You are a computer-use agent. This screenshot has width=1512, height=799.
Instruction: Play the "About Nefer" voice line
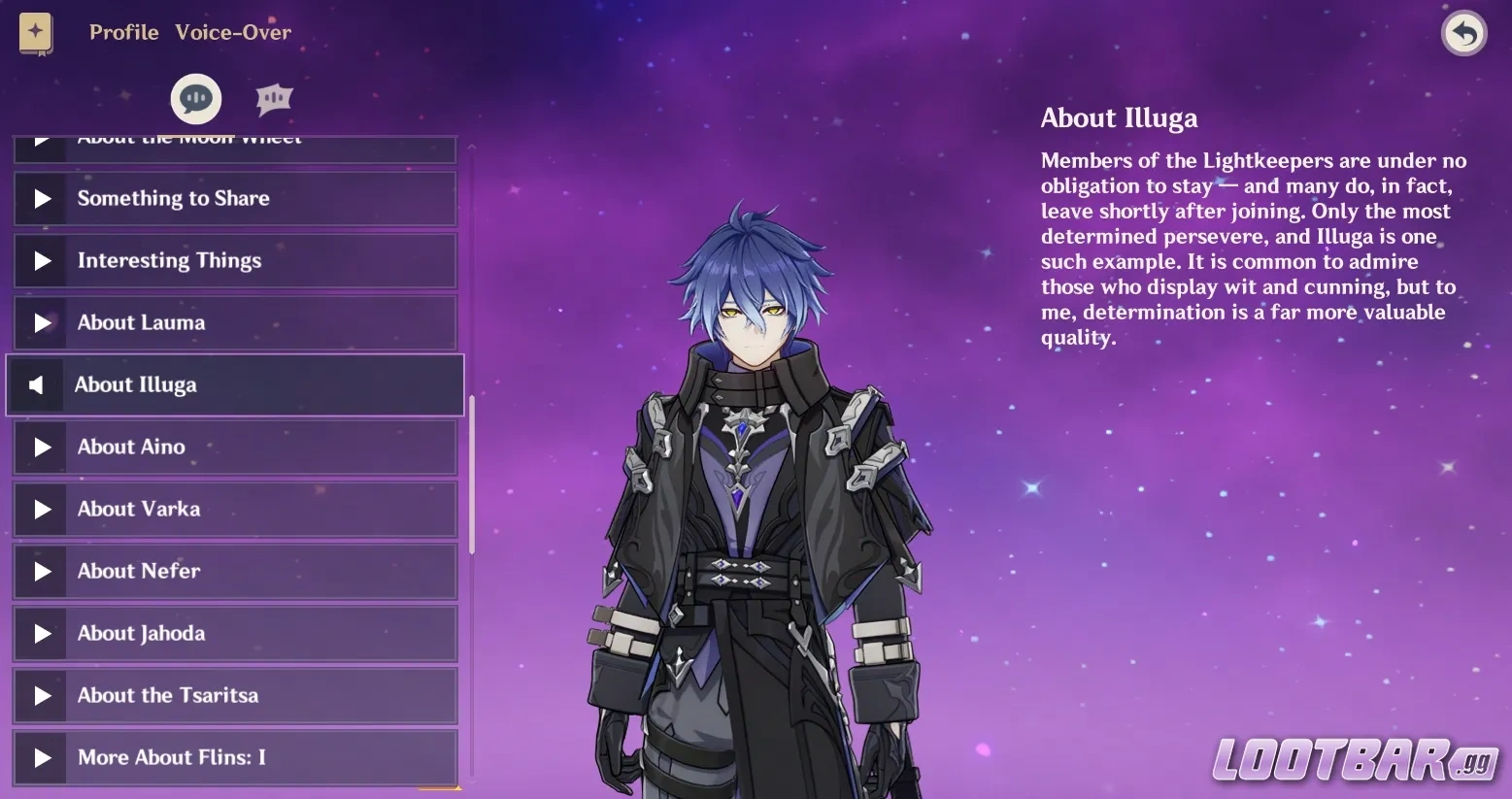234,571
